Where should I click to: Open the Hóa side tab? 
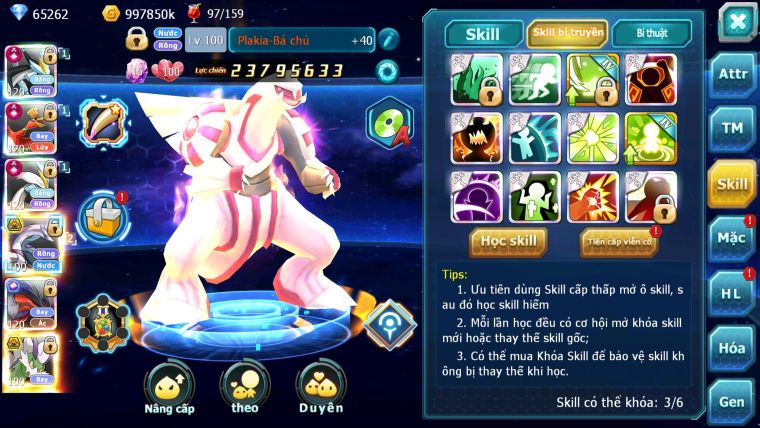[x=732, y=347]
